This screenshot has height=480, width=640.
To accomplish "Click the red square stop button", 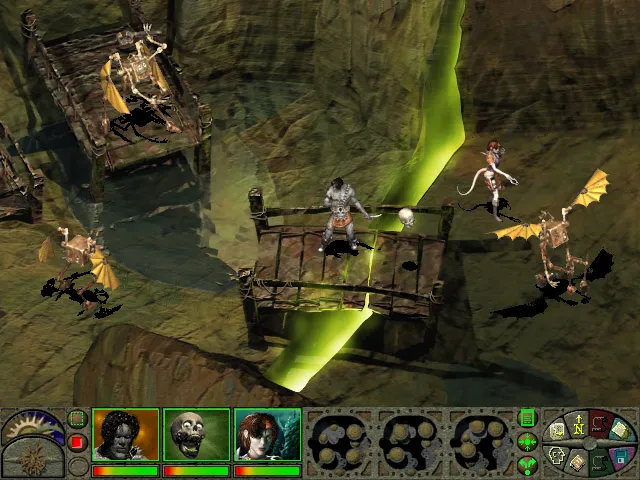I will point(77,441).
